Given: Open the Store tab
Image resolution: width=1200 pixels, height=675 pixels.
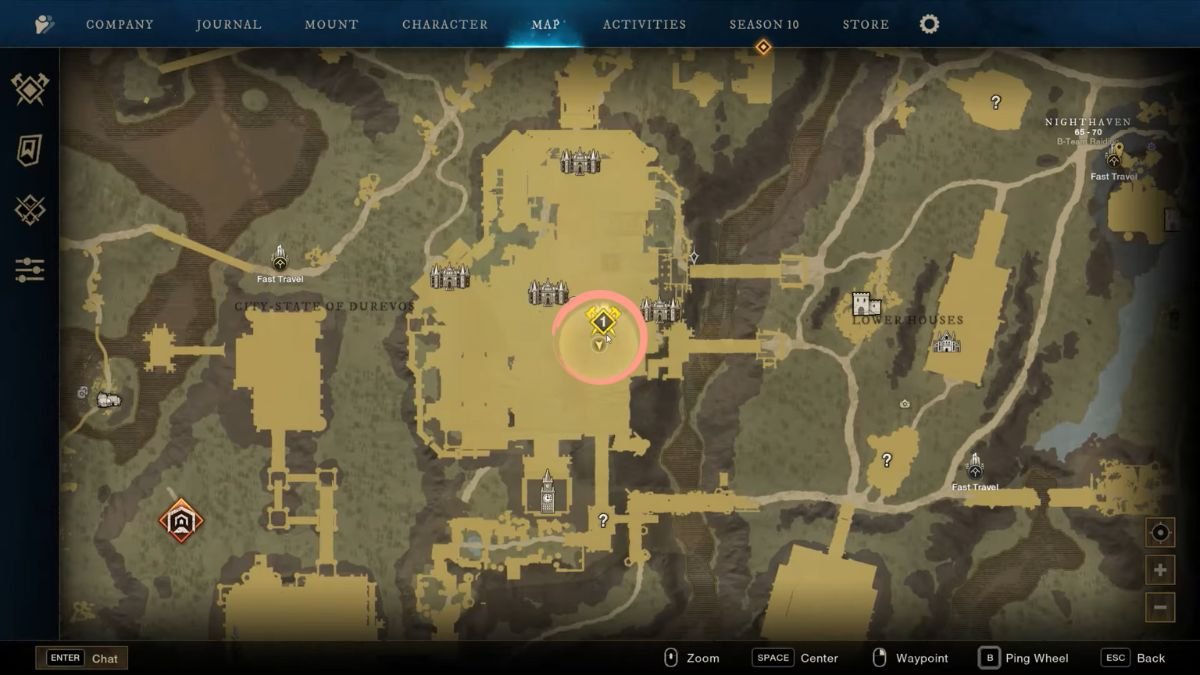Looking at the screenshot, I should point(865,24).
